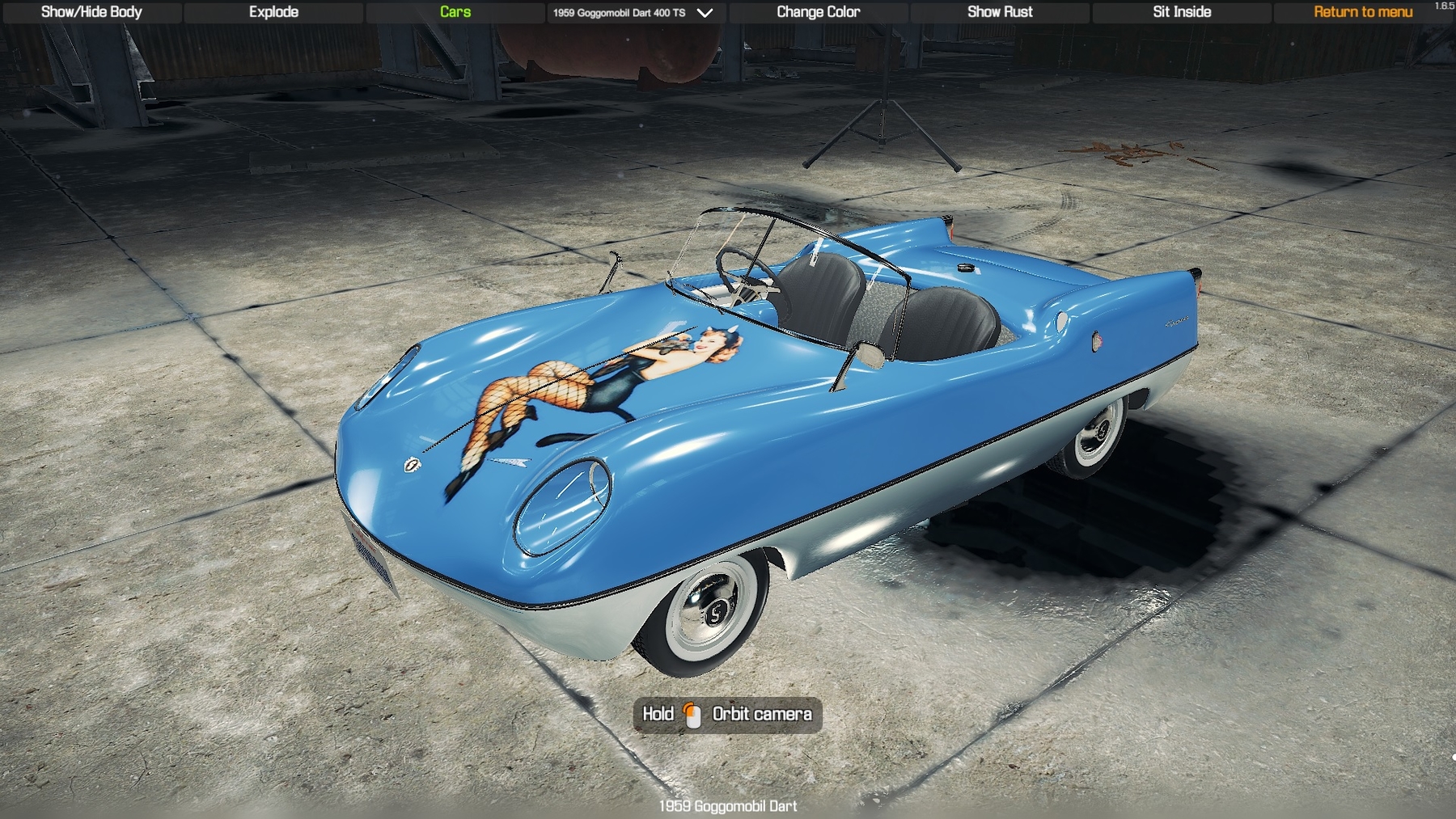
Task: Select the Cars tab
Action: [455, 12]
